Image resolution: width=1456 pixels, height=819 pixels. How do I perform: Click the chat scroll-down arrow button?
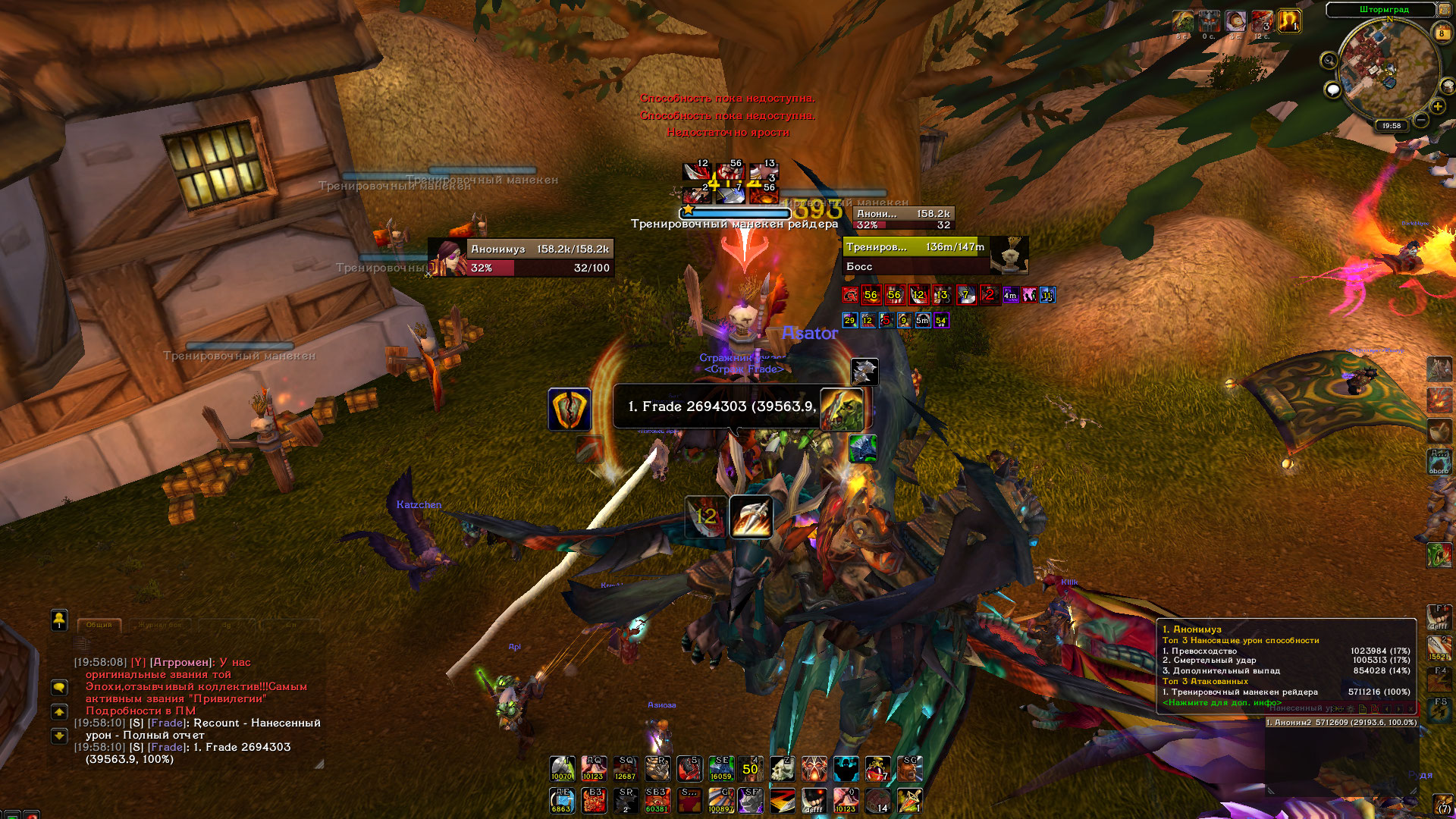tap(59, 736)
